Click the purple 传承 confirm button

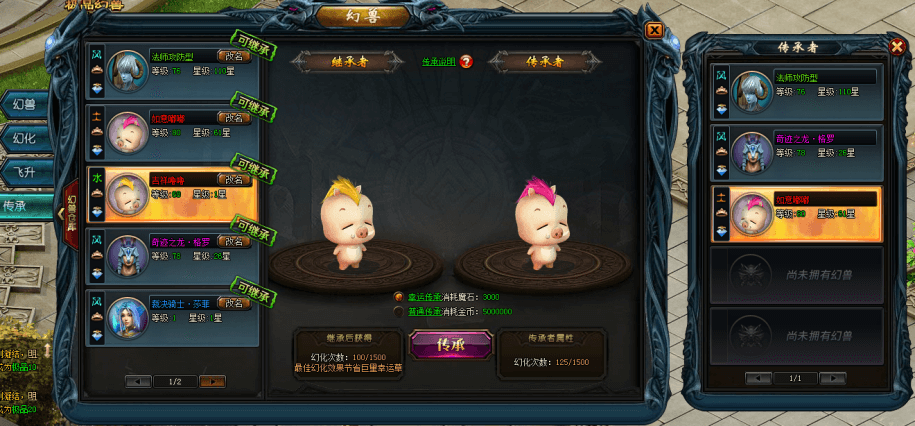click(450, 344)
